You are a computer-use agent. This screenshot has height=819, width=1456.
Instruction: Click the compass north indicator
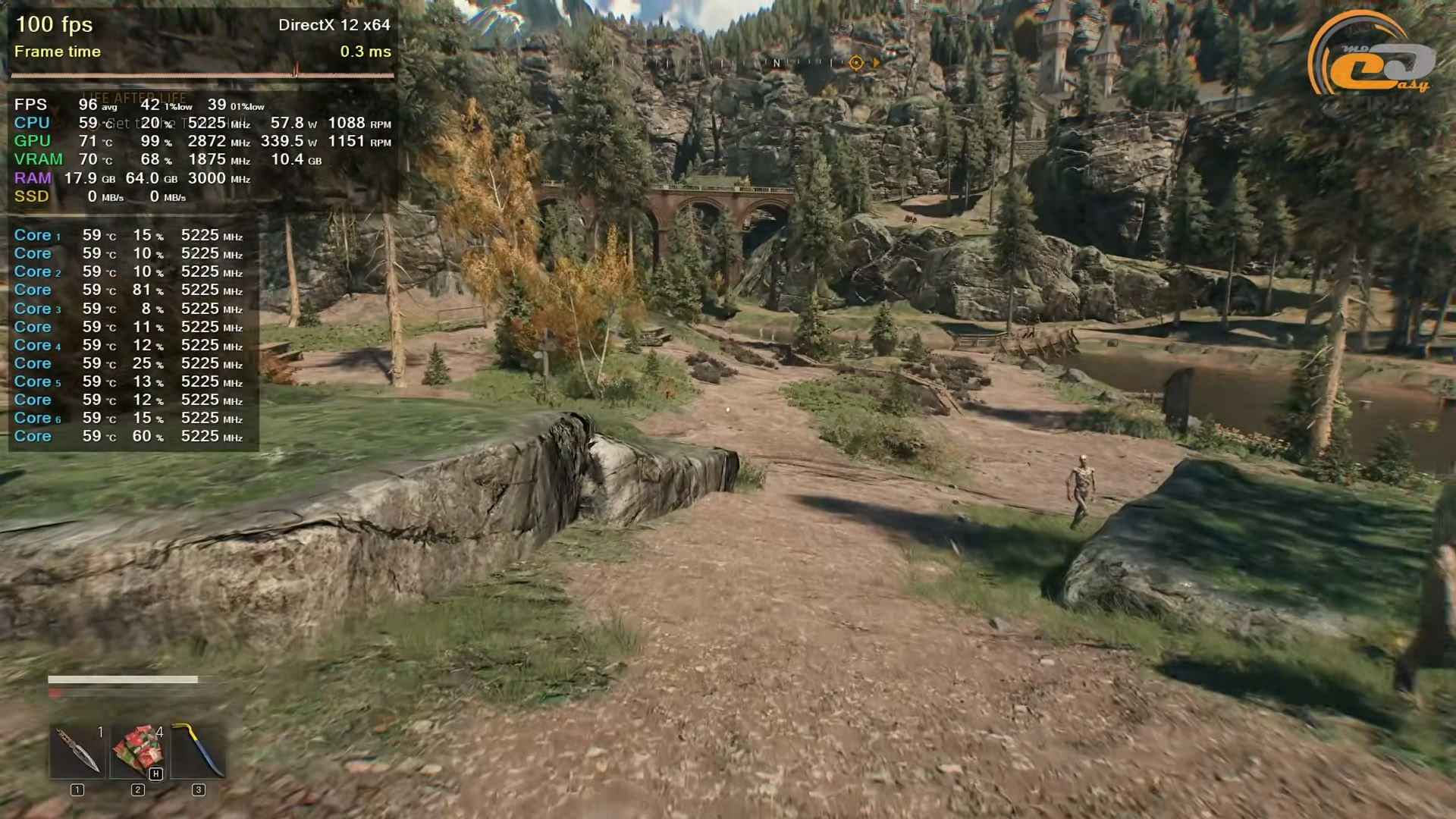click(x=776, y=63)
